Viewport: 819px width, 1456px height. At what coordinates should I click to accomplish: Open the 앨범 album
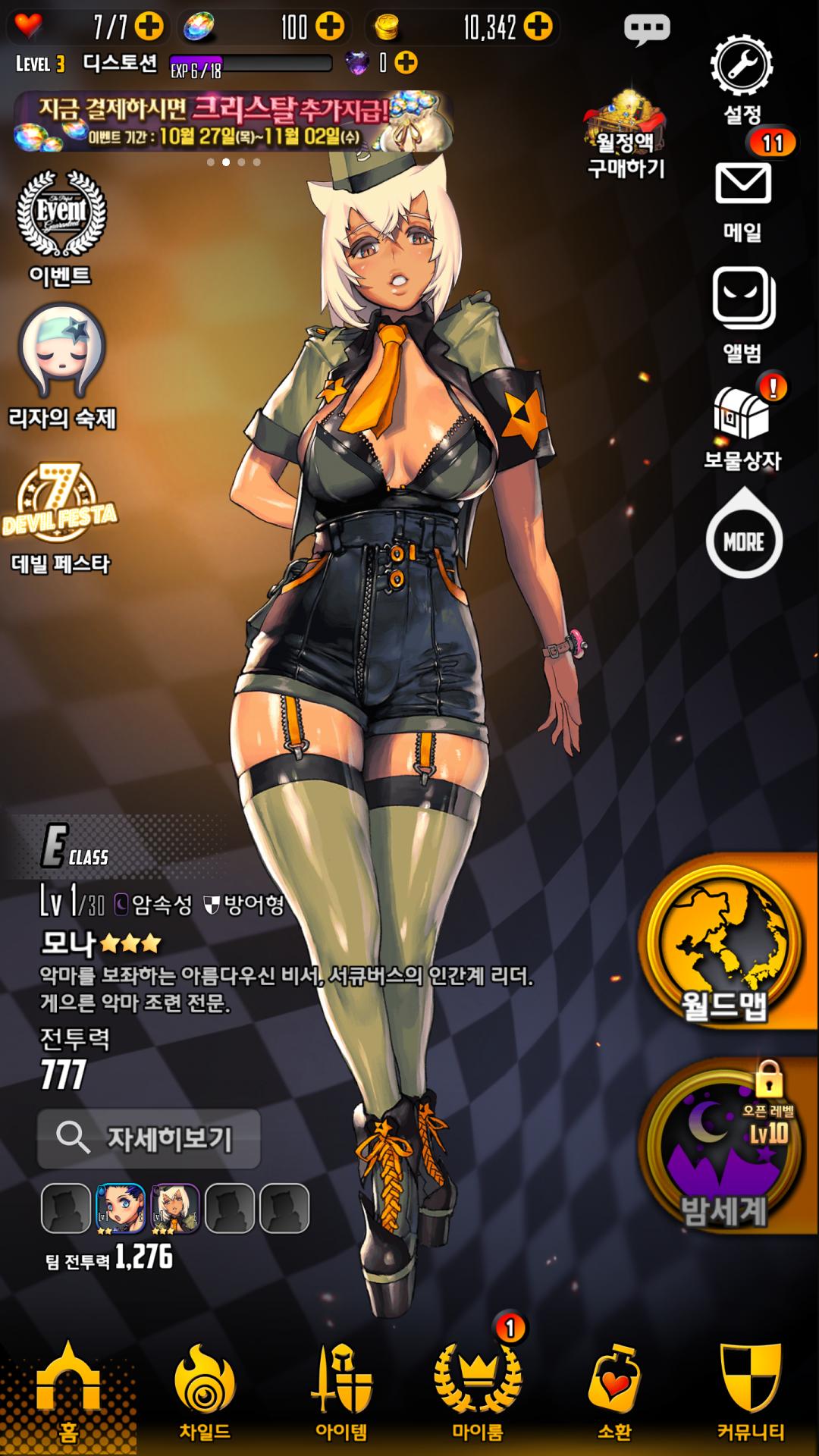(x=742, y=300)
